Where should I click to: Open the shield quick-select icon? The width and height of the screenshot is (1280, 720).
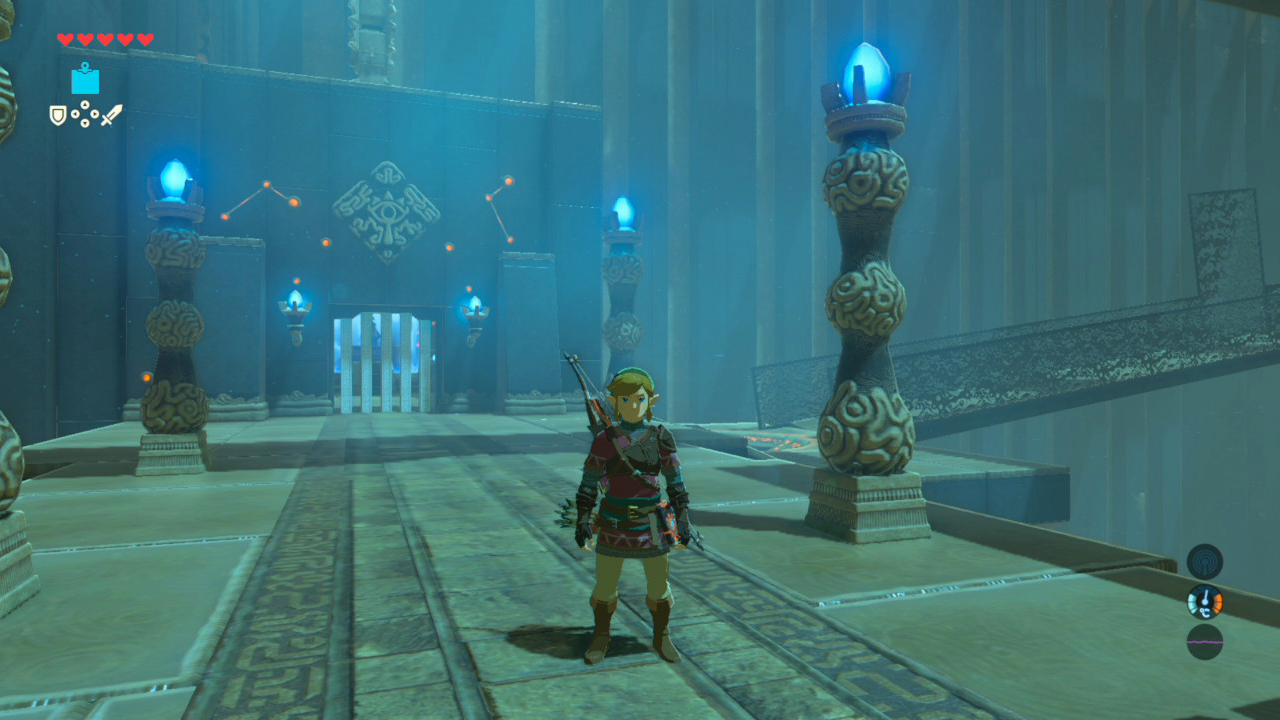(x=58, y=115)
